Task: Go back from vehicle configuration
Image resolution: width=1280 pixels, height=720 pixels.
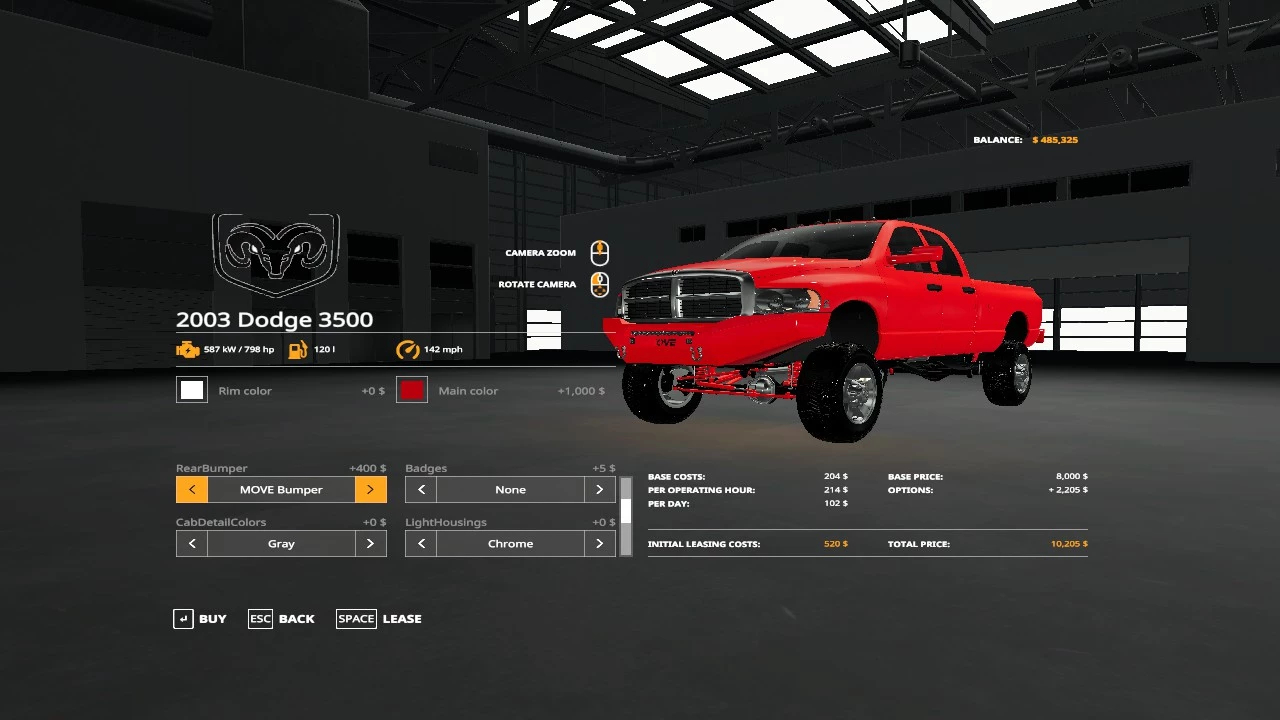Action: point(282,619)
